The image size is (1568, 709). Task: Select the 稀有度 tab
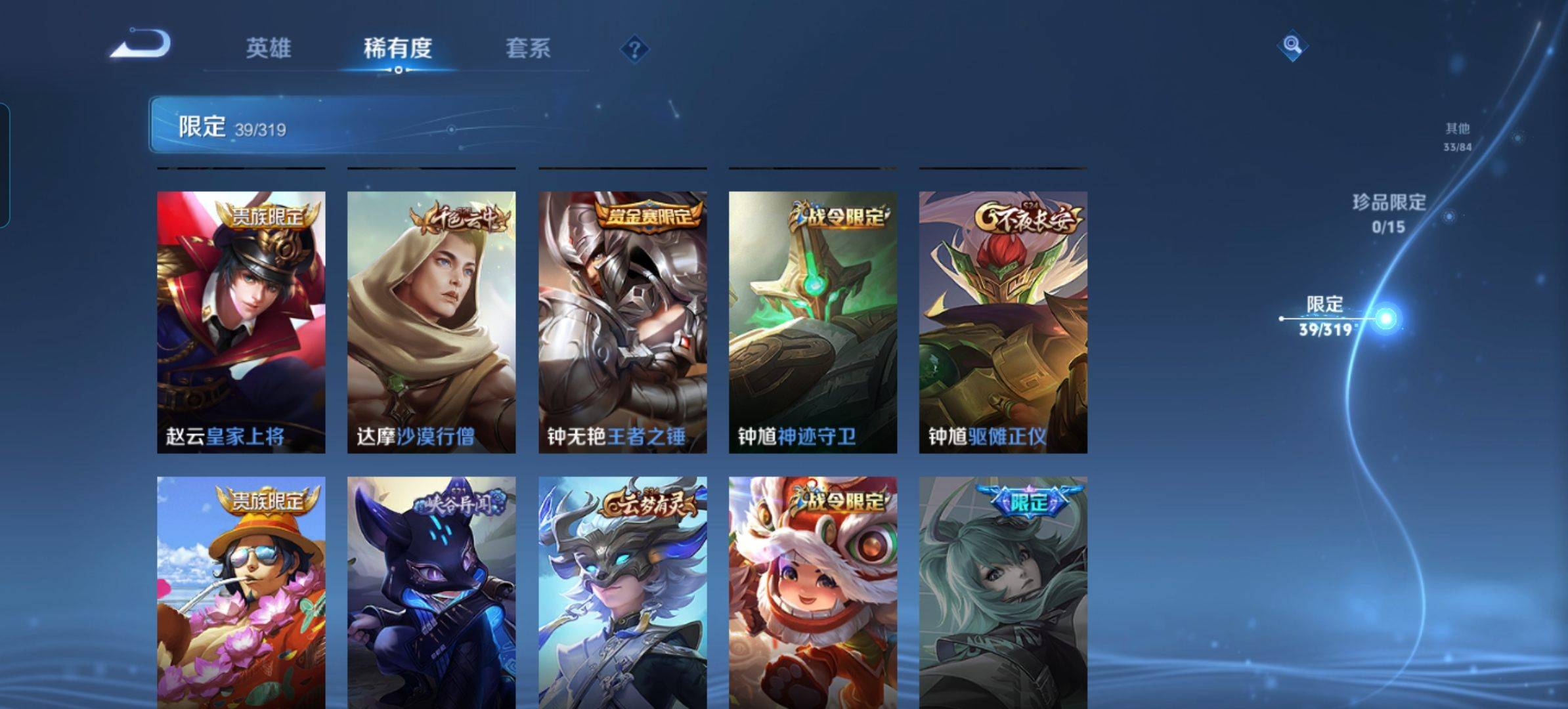coord(397,48)
